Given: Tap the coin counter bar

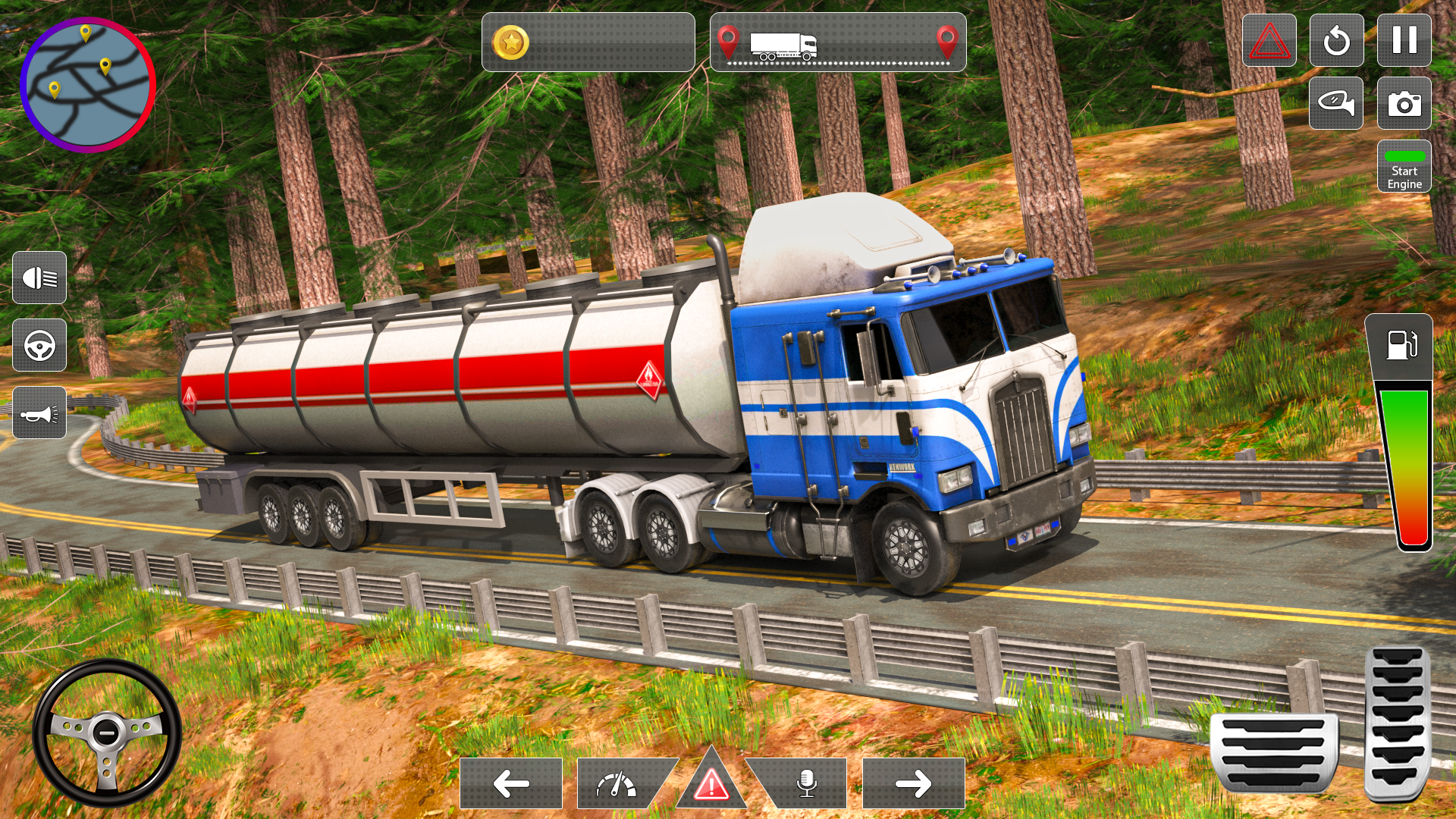Looking at the screenshot, I should (x=588, y=42).
